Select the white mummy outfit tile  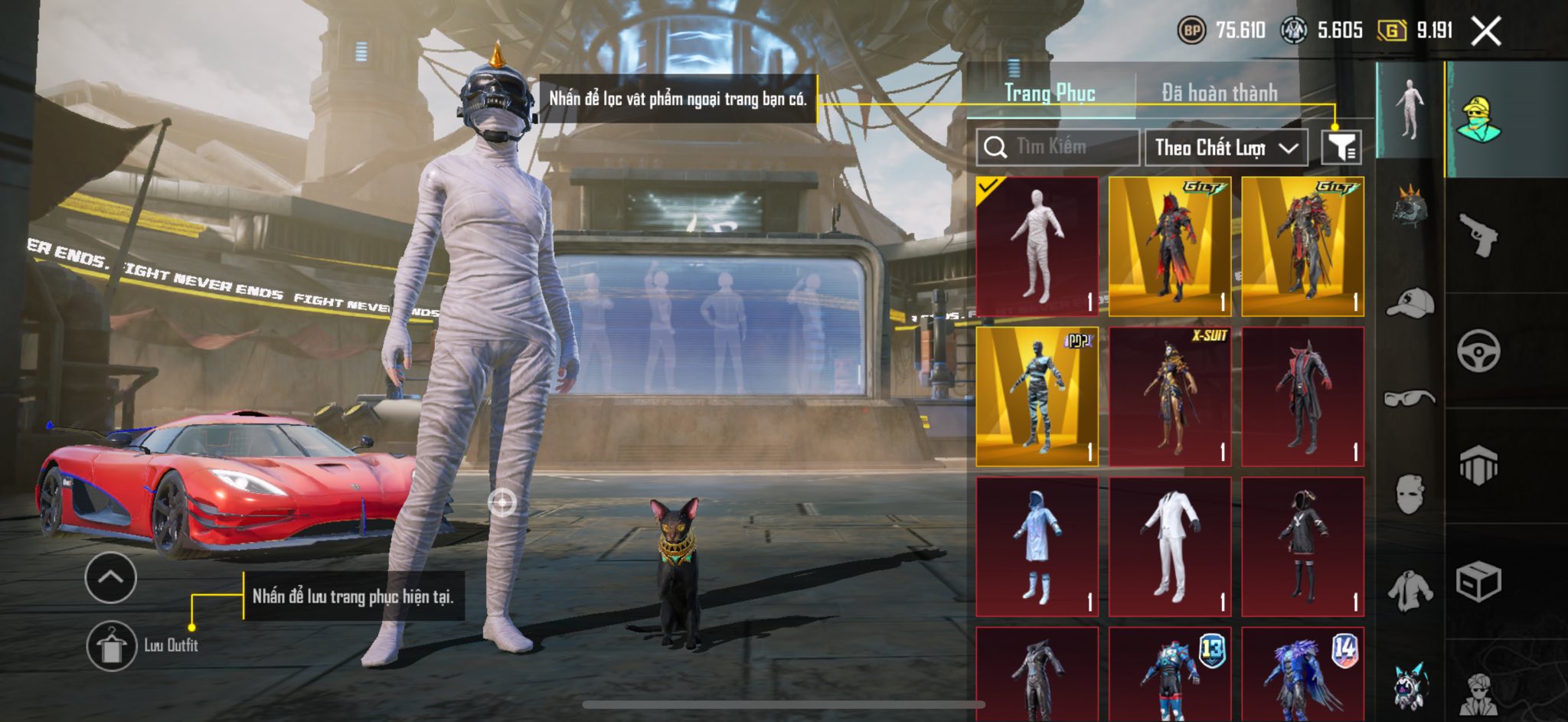(1037, 246)
